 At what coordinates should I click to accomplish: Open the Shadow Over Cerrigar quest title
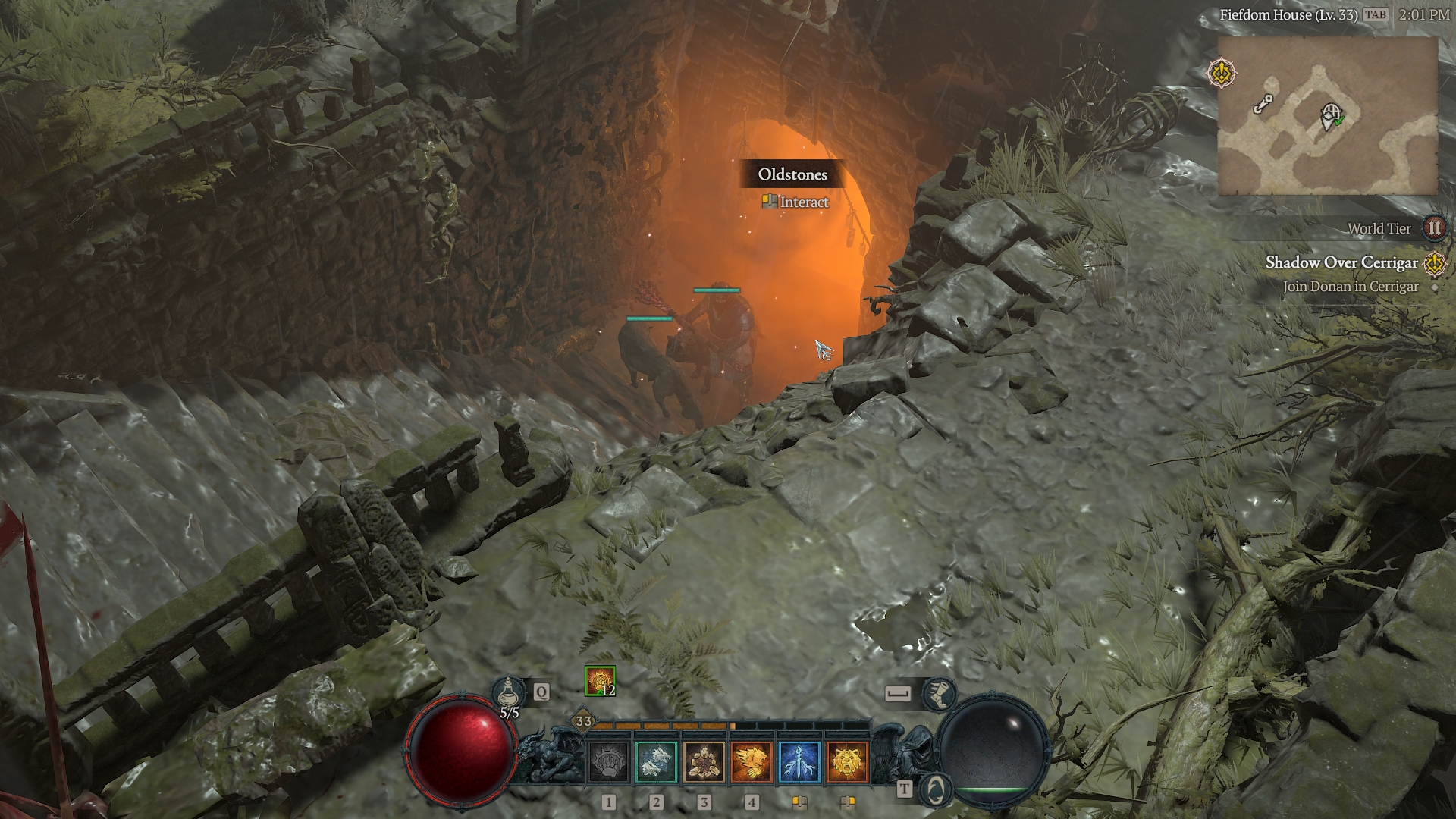coord(1341,263)
